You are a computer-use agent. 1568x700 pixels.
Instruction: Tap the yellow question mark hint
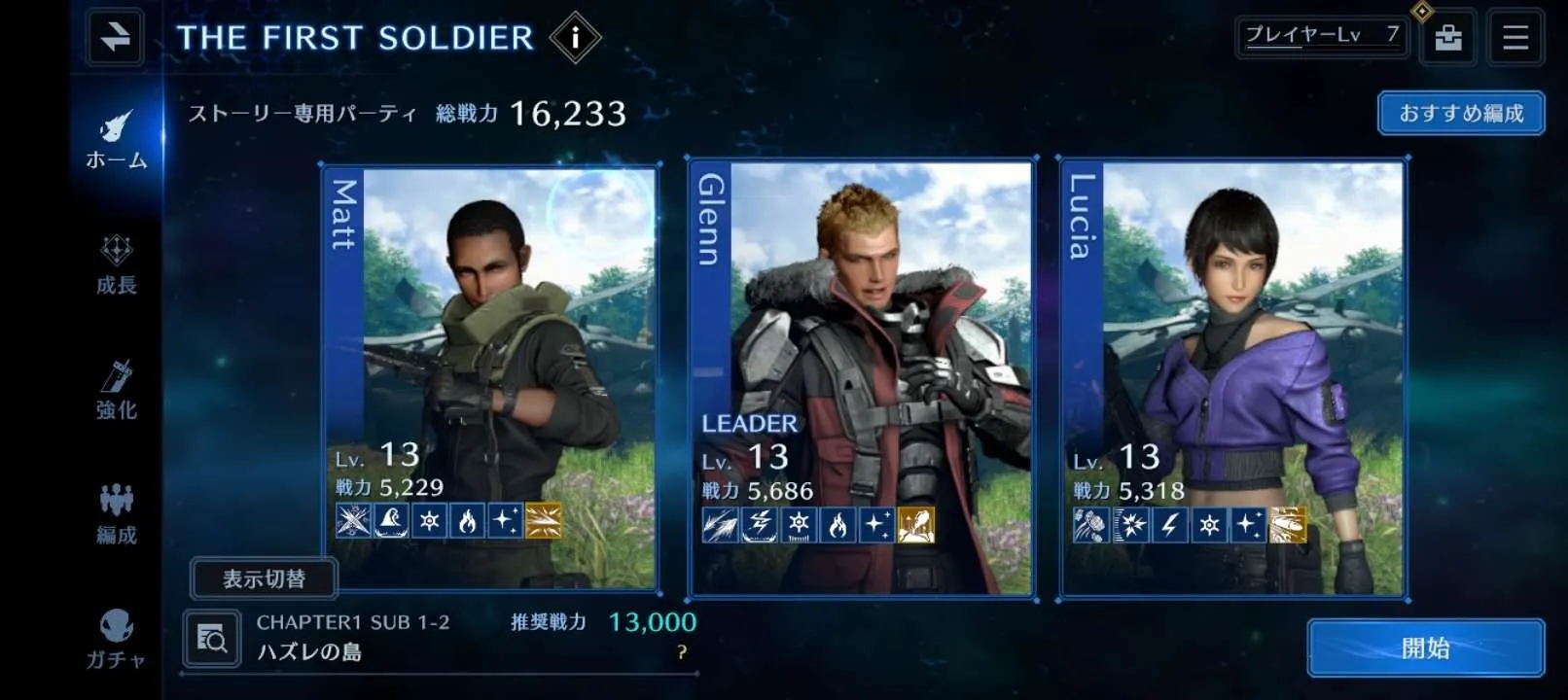[682, 652]
